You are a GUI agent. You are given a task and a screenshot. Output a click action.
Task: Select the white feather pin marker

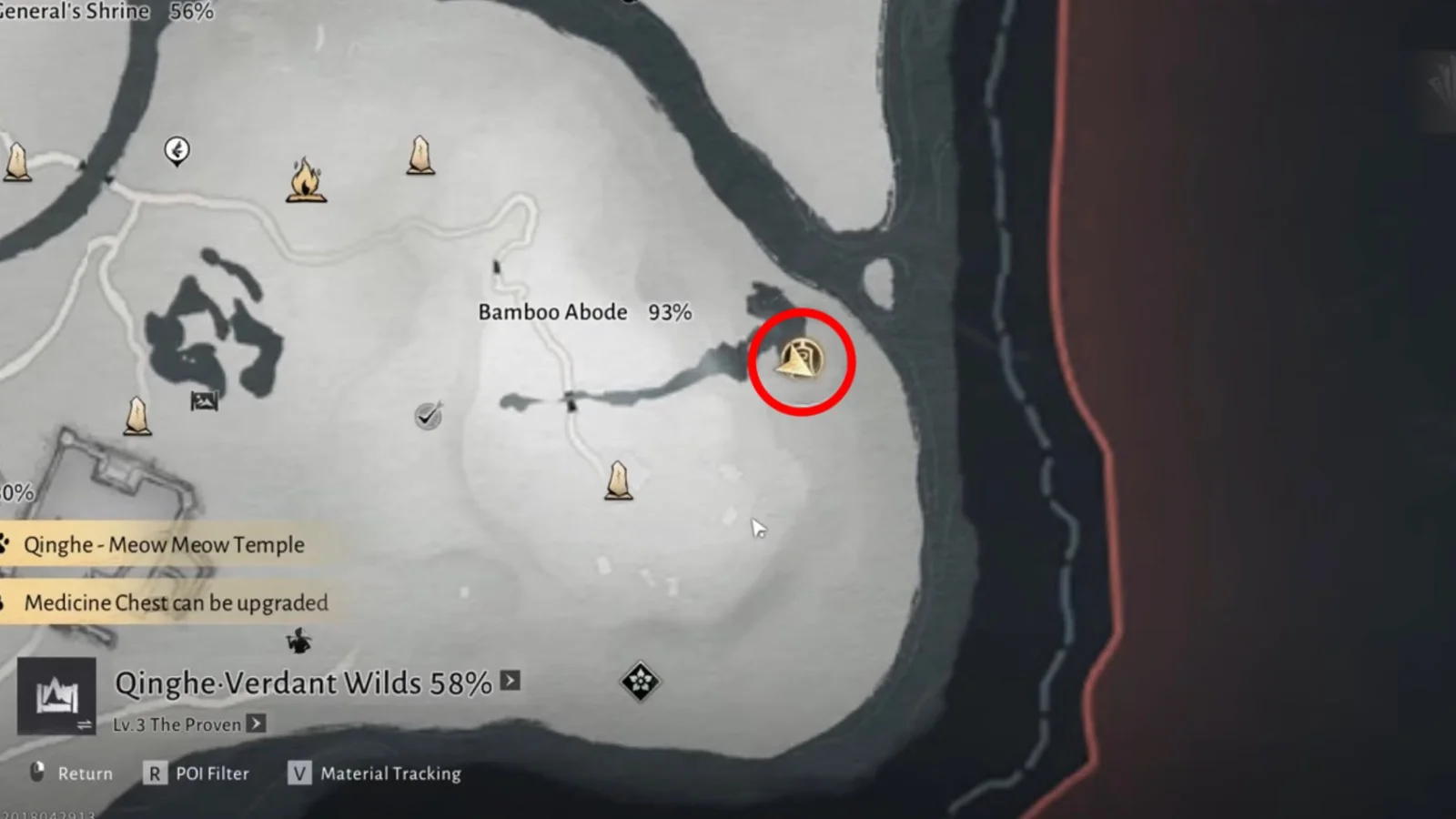177,150
